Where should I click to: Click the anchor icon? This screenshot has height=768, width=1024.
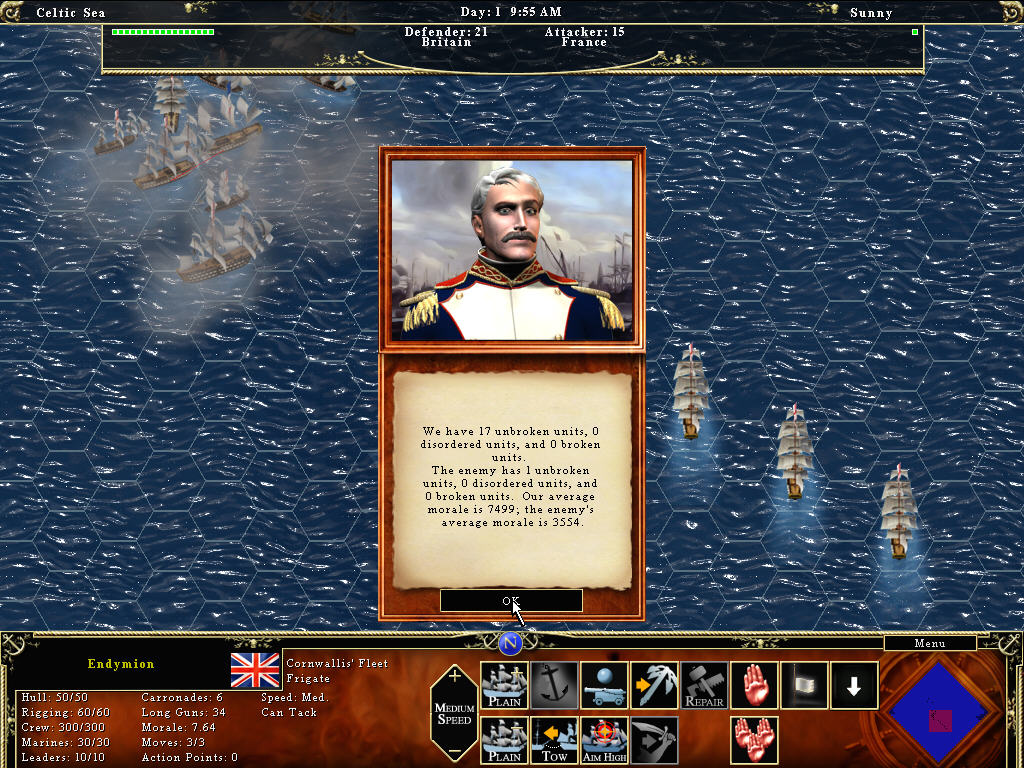click(555, 686)
